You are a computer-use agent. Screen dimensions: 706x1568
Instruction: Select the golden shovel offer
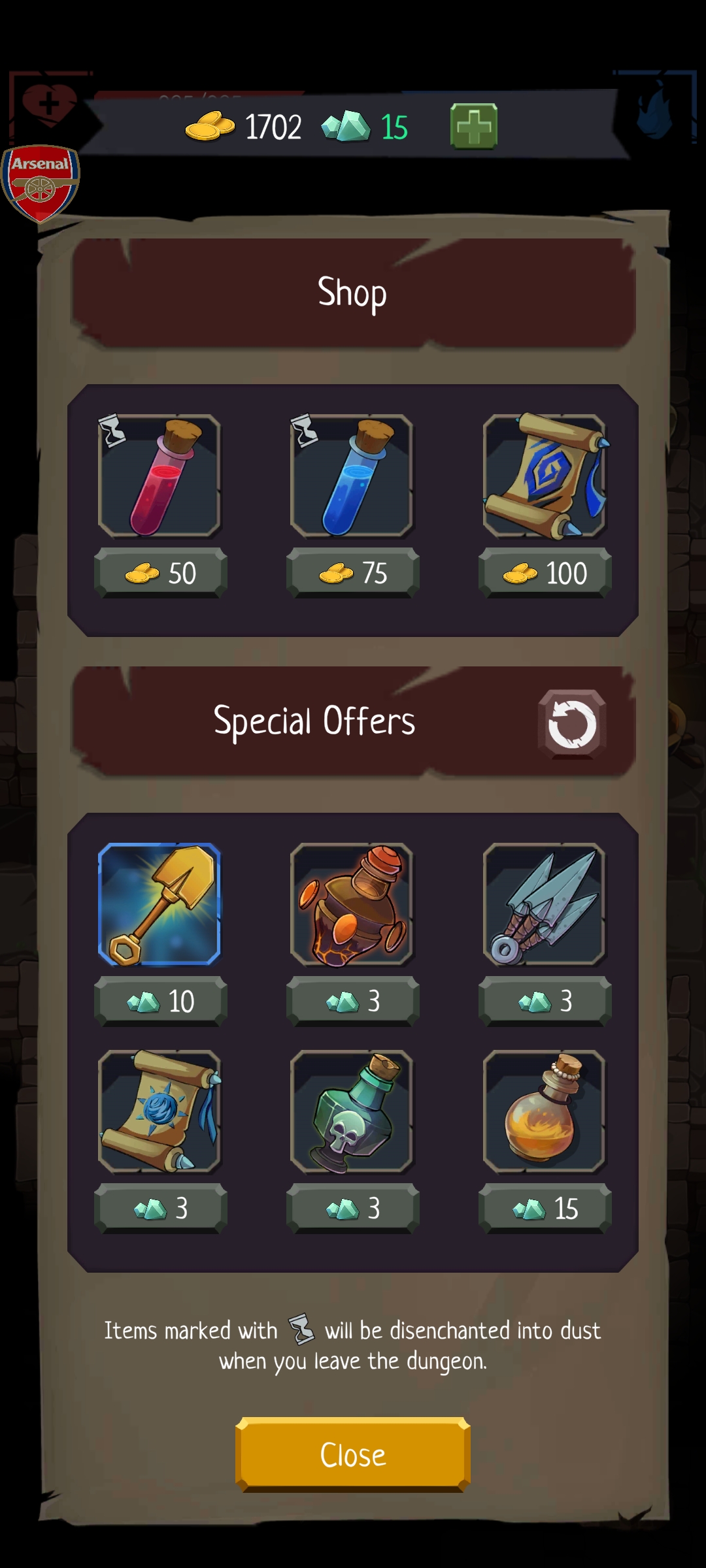click(160, 904)
